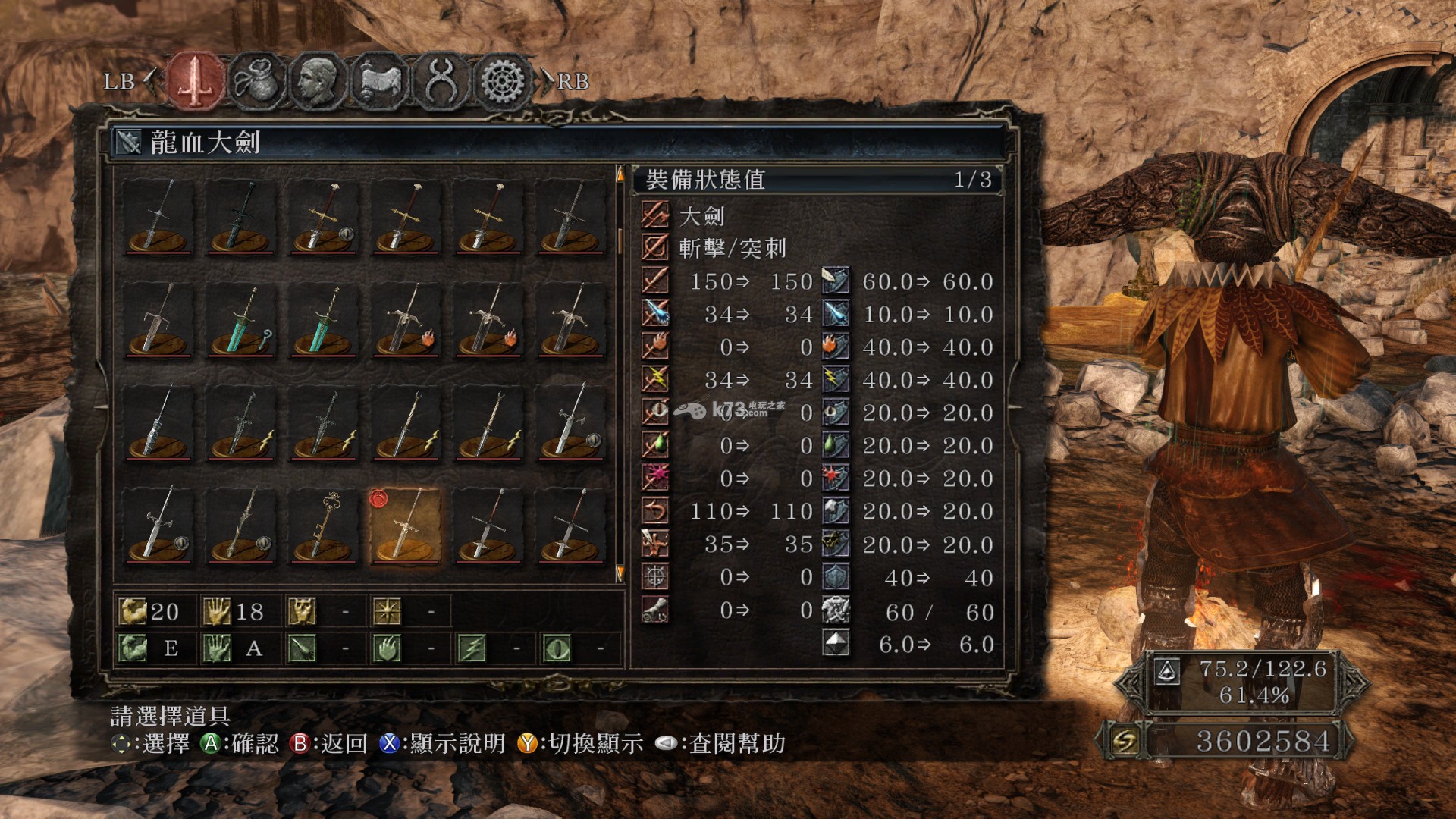Click the highlighted sword with red seal
Viewport: 1456px width, 819px height.
[x=406, y=526]
